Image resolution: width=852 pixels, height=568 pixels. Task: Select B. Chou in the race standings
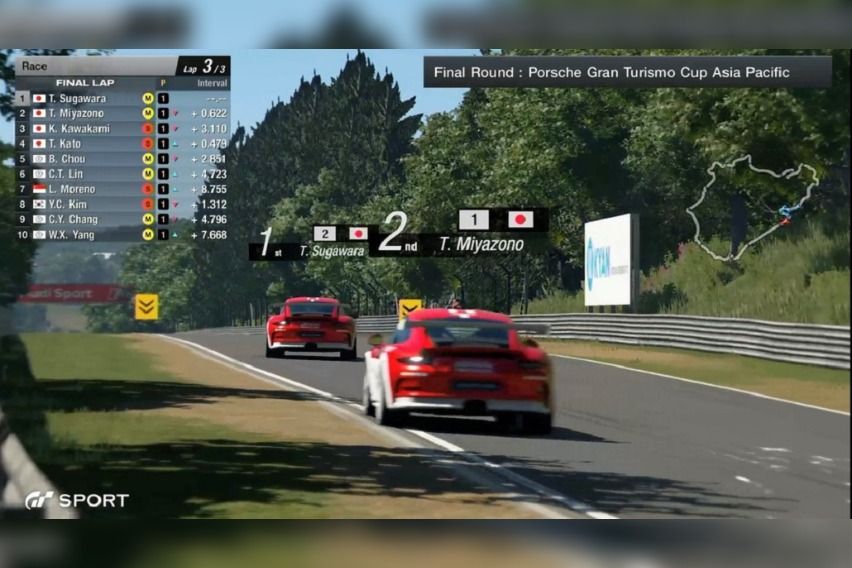[122, 159]
